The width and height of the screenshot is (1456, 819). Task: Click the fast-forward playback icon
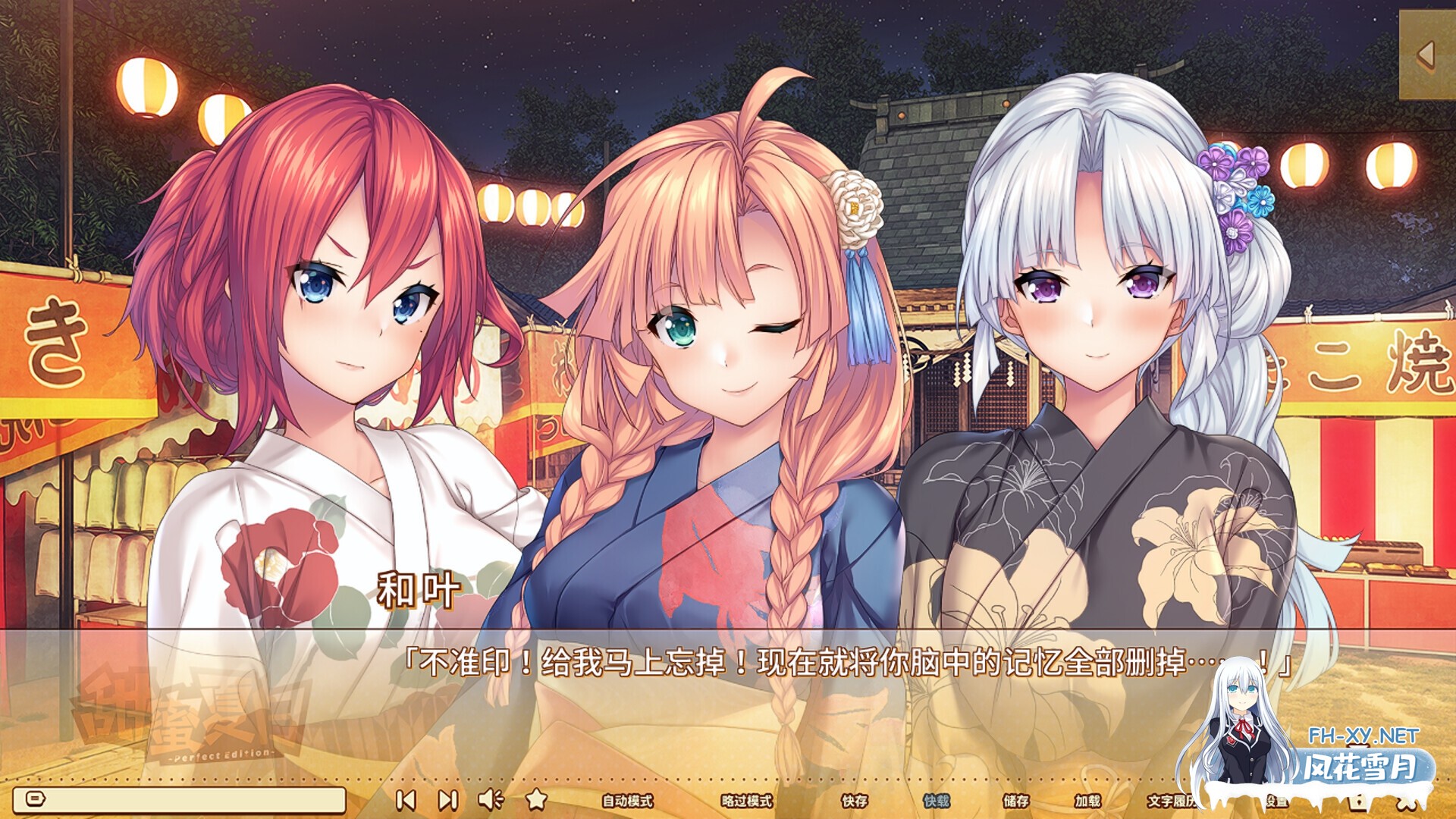point(447,800)
